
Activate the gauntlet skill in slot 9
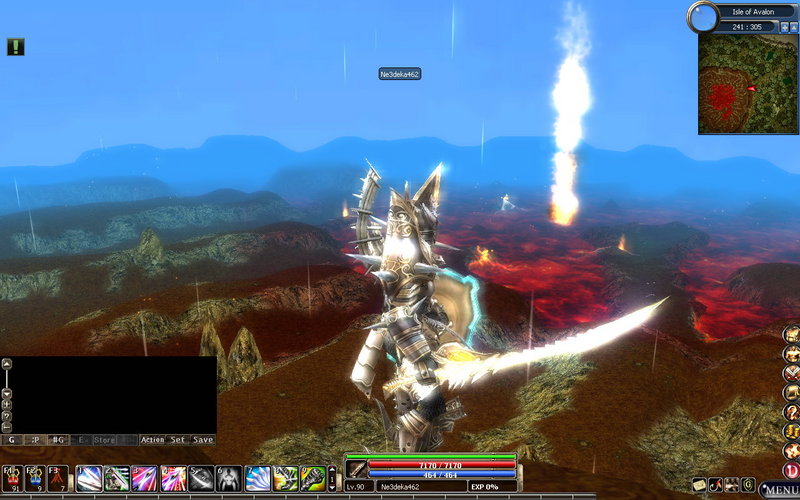pos(313,478)
